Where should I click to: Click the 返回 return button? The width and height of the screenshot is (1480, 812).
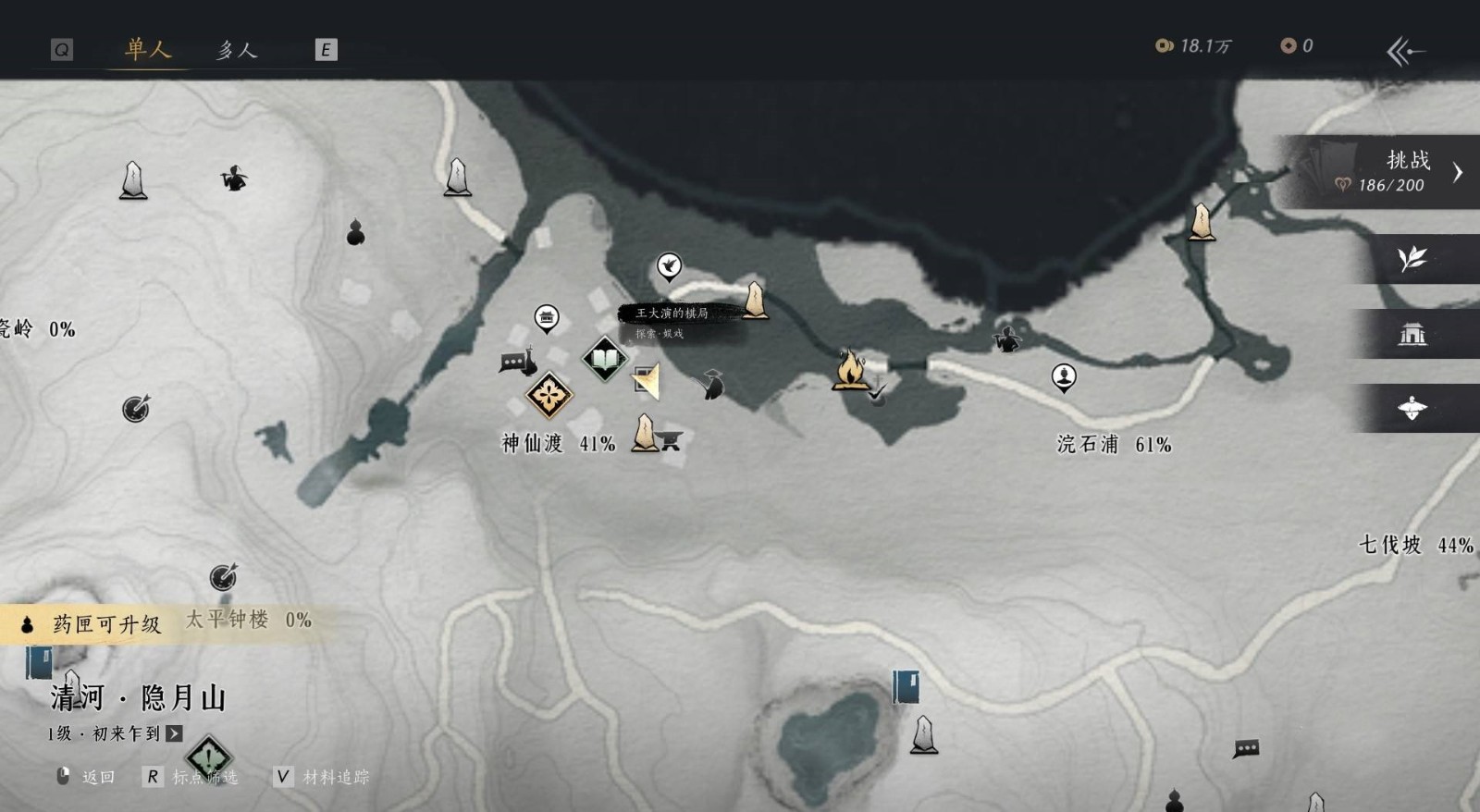pyautogui.click(x=87, y=777)
